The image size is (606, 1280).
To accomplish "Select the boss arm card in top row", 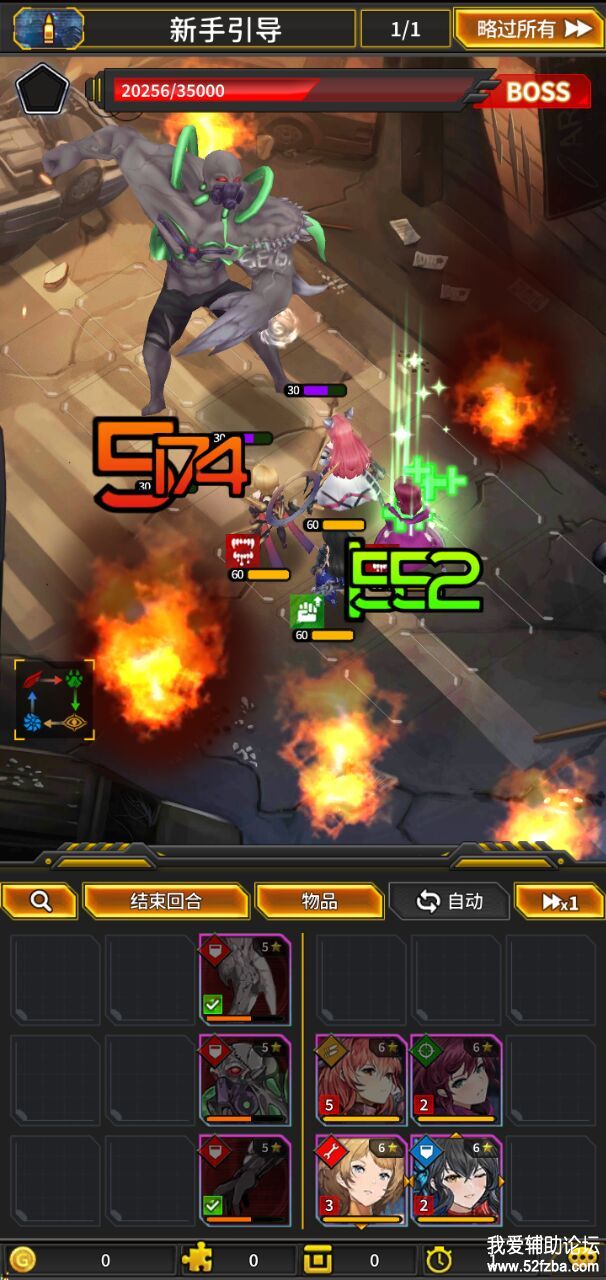I will (x=245, y=979).
